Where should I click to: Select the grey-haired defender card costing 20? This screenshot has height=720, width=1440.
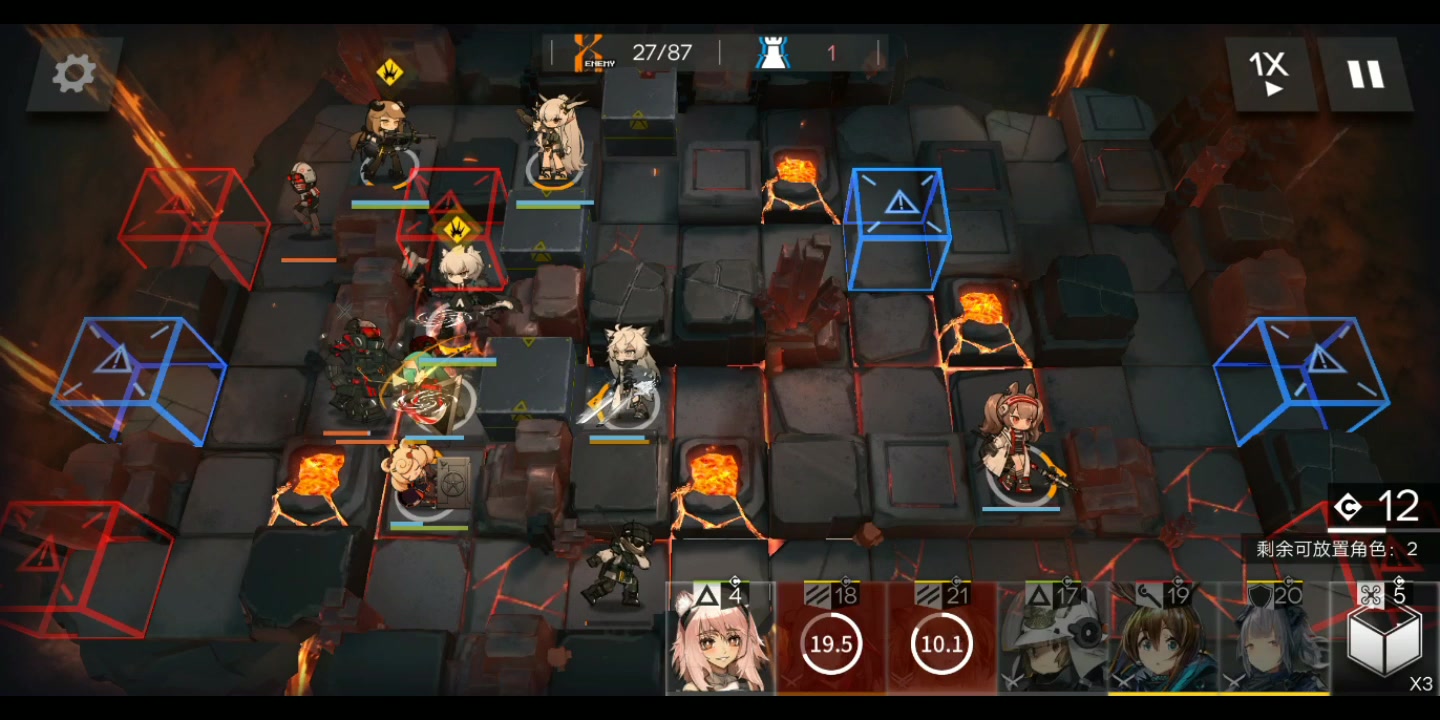[x=1273, y=640]
